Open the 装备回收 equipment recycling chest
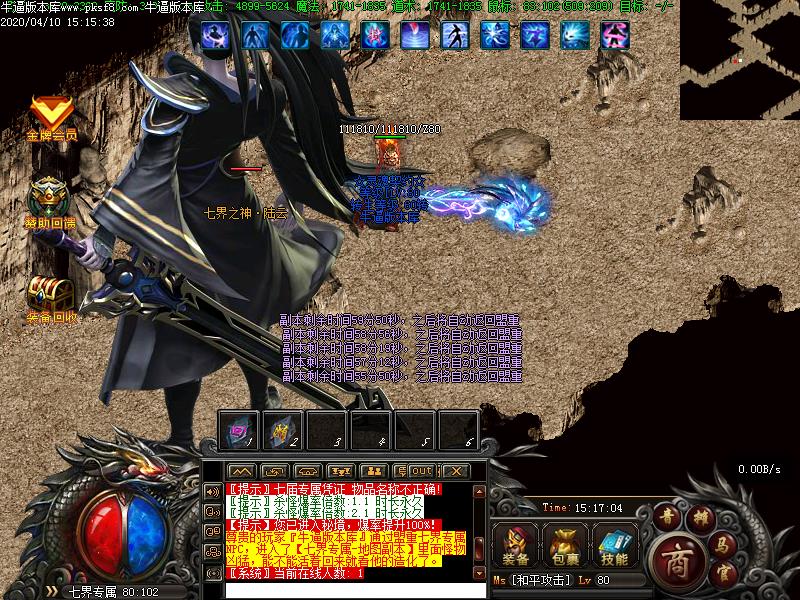 point(49,294)
